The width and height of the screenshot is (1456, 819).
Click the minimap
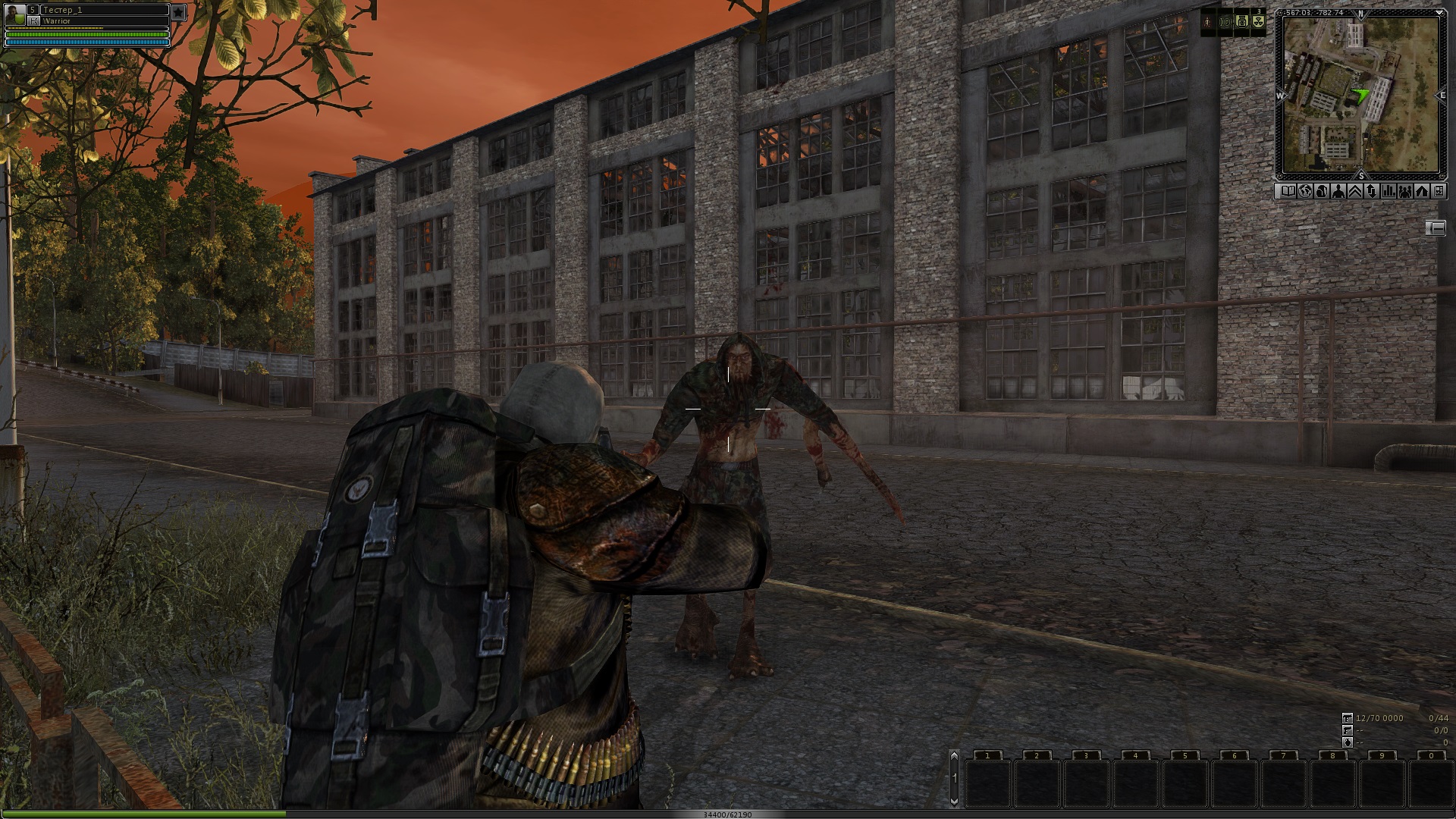(1360, 95)
